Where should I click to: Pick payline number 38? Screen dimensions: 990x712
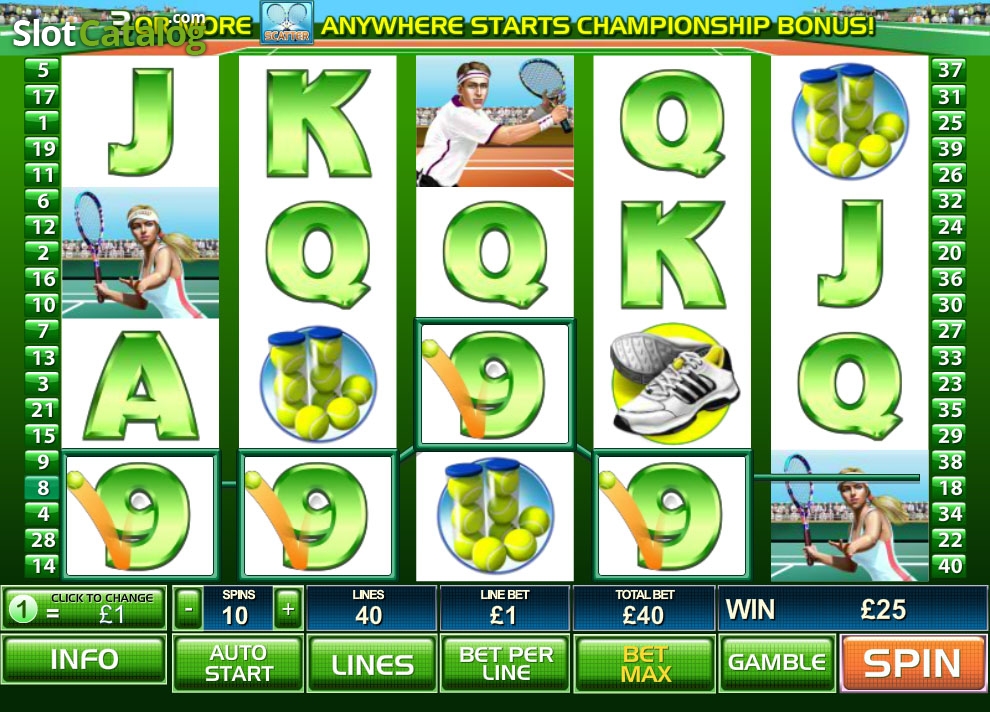tap(949, 462)
